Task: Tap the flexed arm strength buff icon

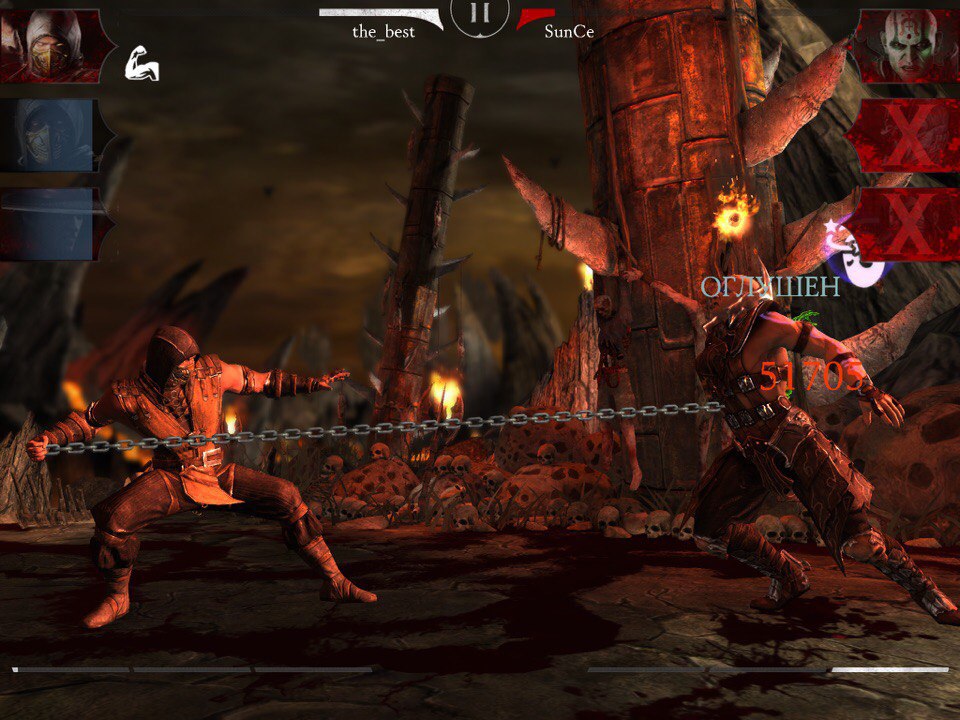Action: 141,66
